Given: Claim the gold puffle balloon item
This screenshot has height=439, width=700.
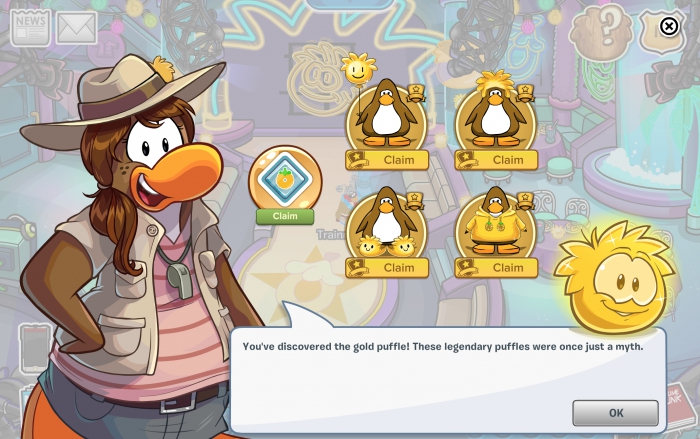Looking at the screenshot, I should [398, 160].
